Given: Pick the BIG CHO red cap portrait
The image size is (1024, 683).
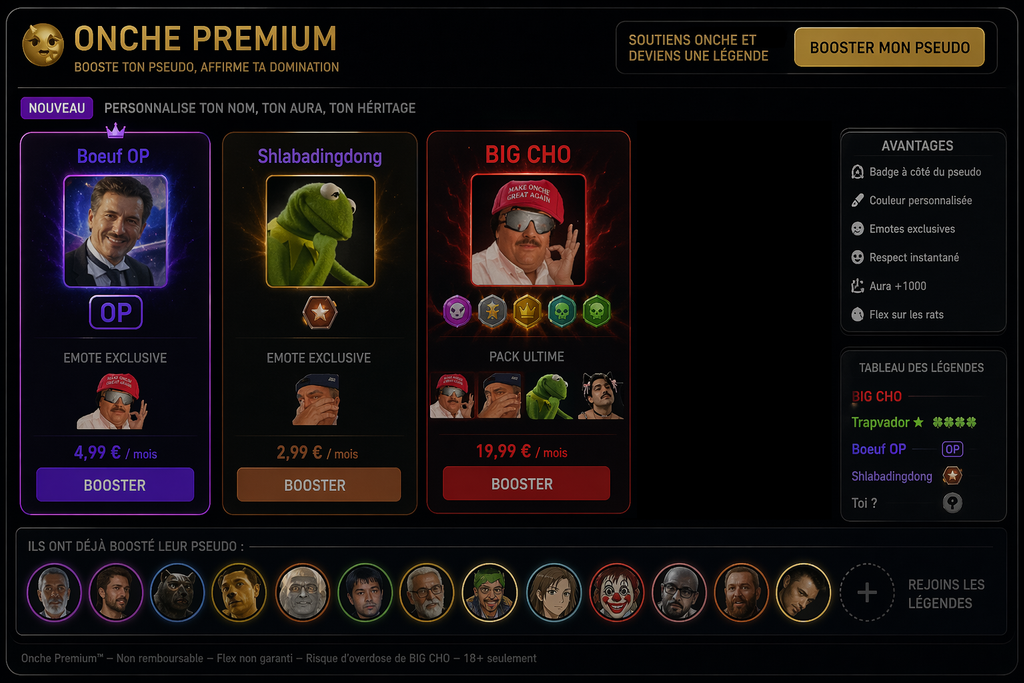Looking at the screenshot, I should click(528, 232).
